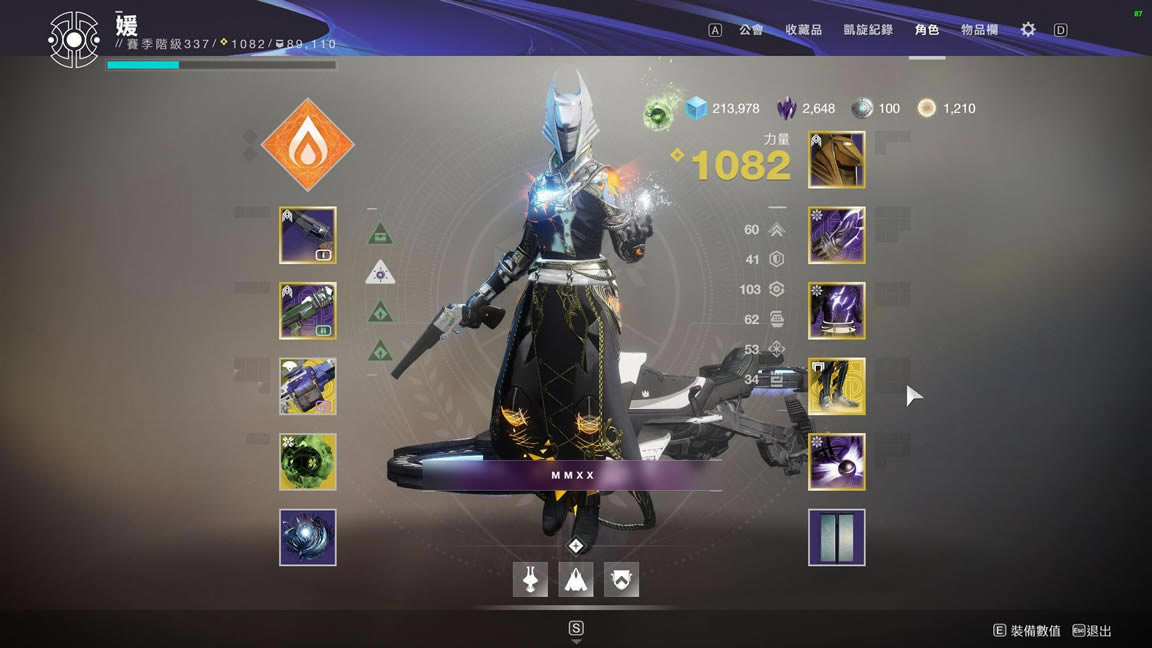Viewport: 1152px width, 648px height.
Task: Choose the heavy weapon slot
Action: tap(308, 386)
